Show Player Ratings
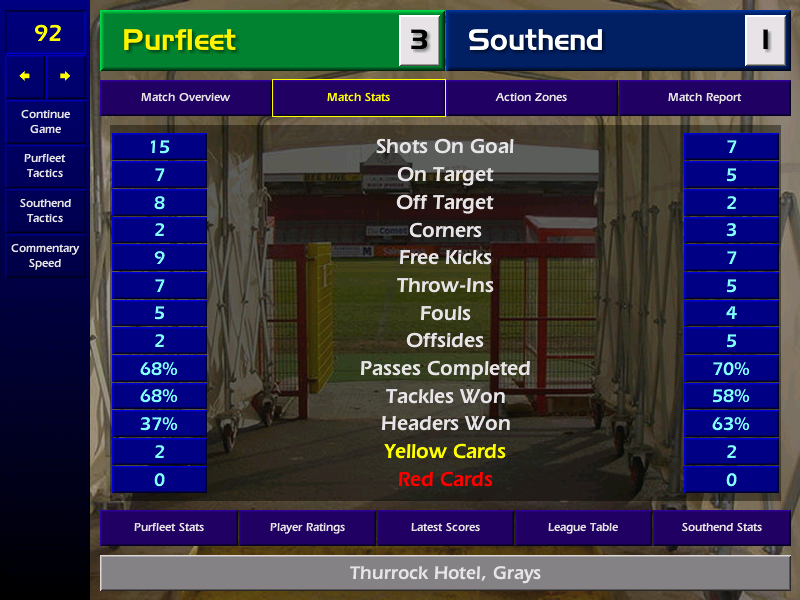This screenshot has width=800, height=600. [x=307, y=527]
